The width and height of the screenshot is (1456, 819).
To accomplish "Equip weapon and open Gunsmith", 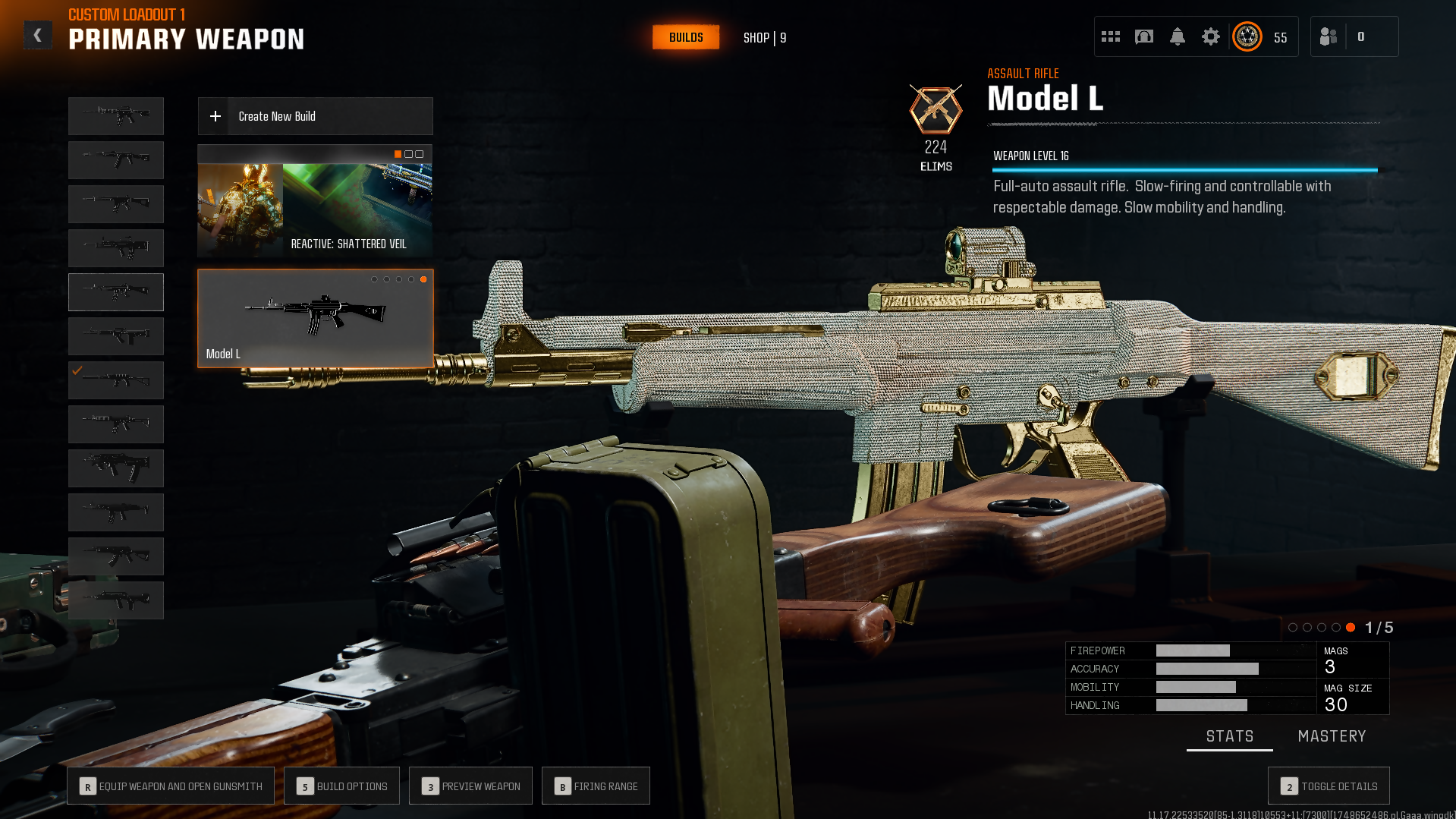I will 170,786.
